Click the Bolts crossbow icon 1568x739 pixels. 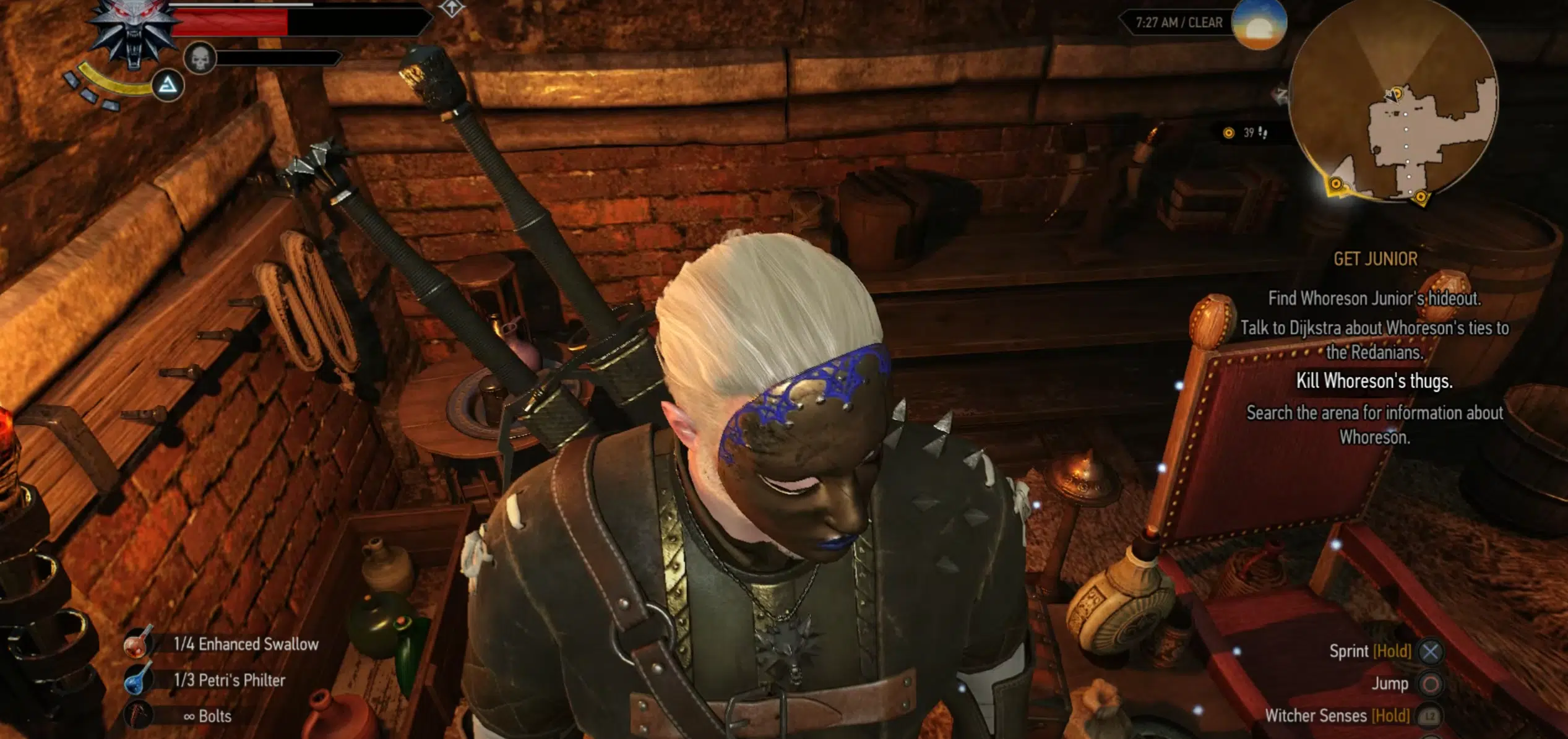tap(137, 715)
